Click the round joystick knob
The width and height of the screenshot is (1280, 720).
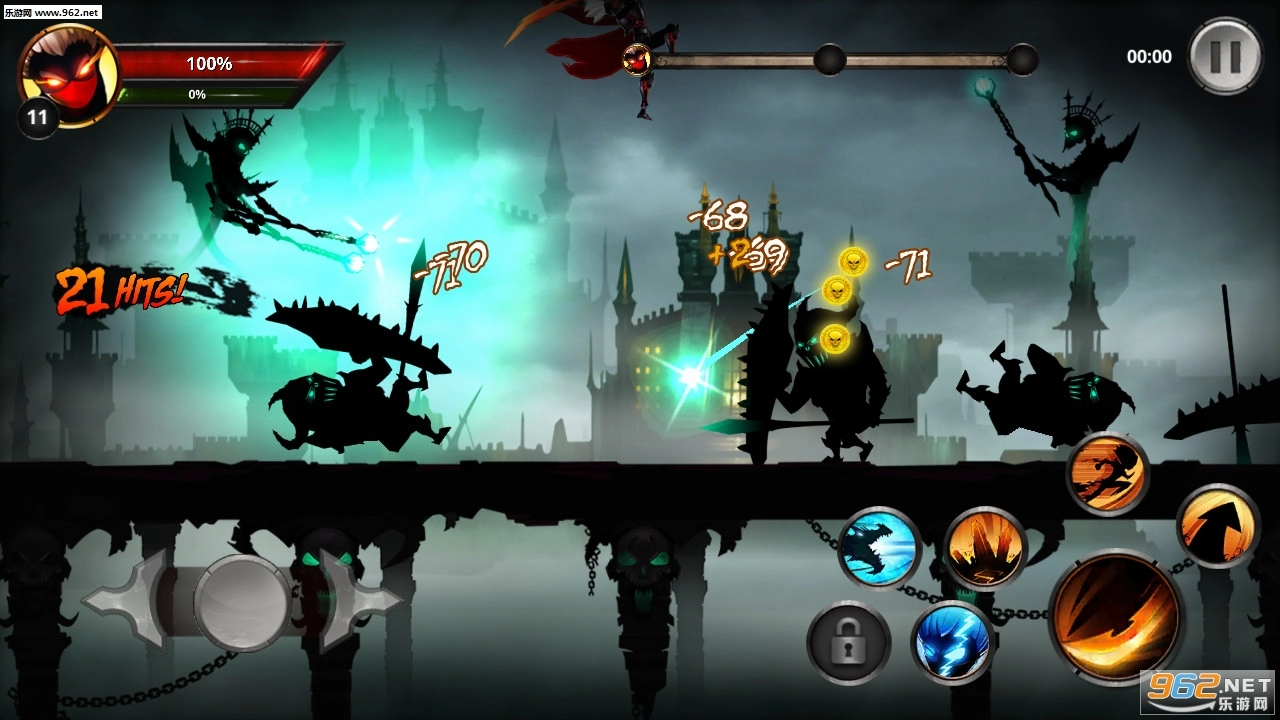coord(242,600)
